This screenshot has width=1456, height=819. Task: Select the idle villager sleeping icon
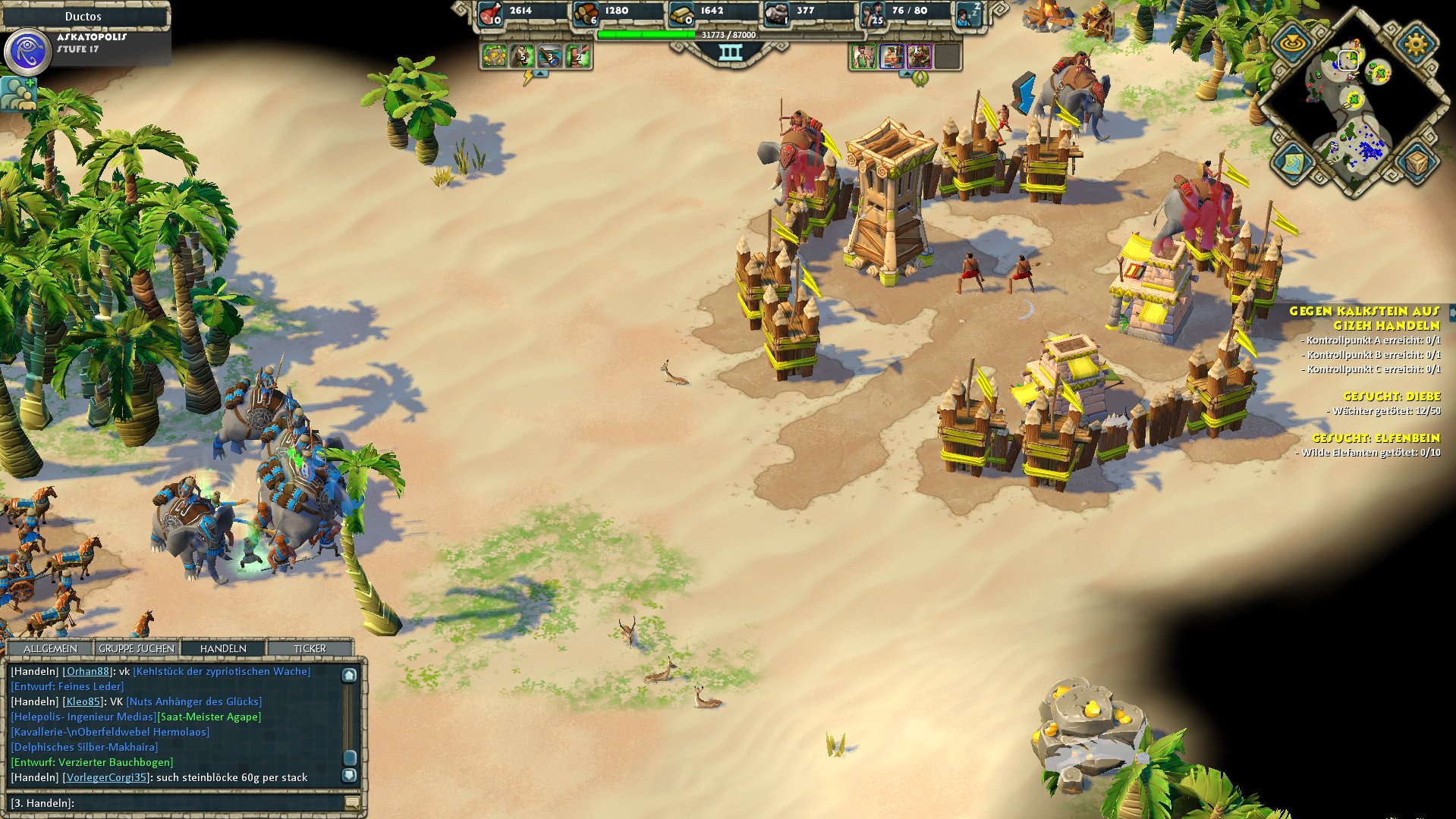pyautogui.click(x=969, y=14)
